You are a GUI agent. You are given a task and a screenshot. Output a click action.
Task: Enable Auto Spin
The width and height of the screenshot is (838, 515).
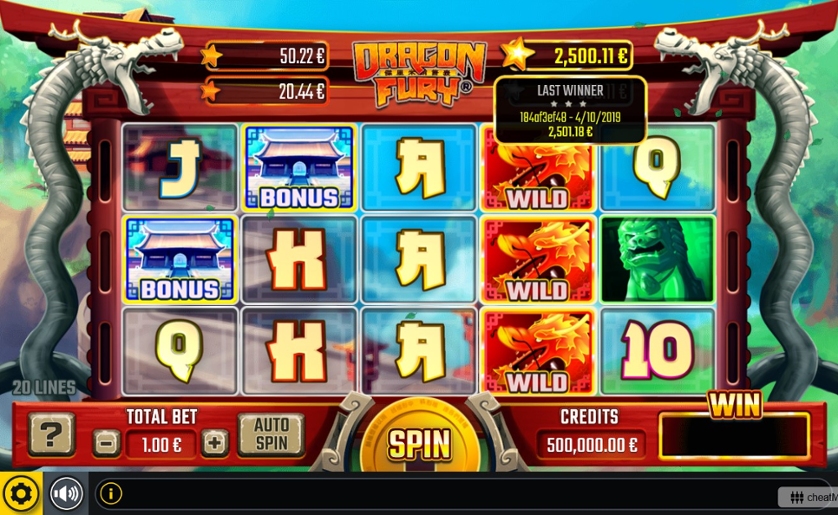coord(271,435)
